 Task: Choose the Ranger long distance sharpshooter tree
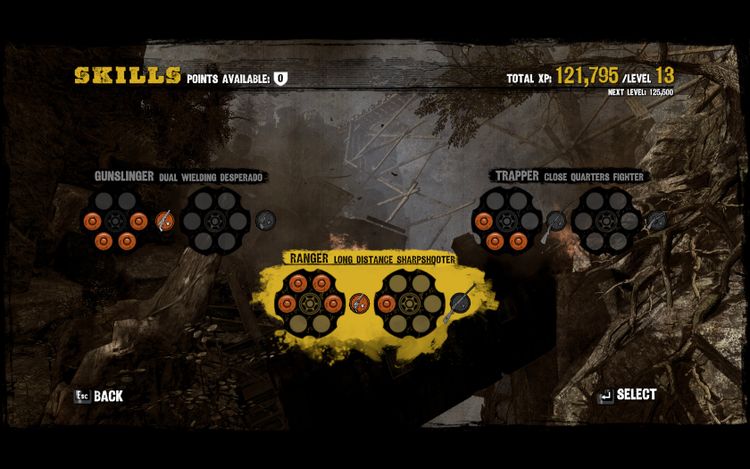coord(371,259)
